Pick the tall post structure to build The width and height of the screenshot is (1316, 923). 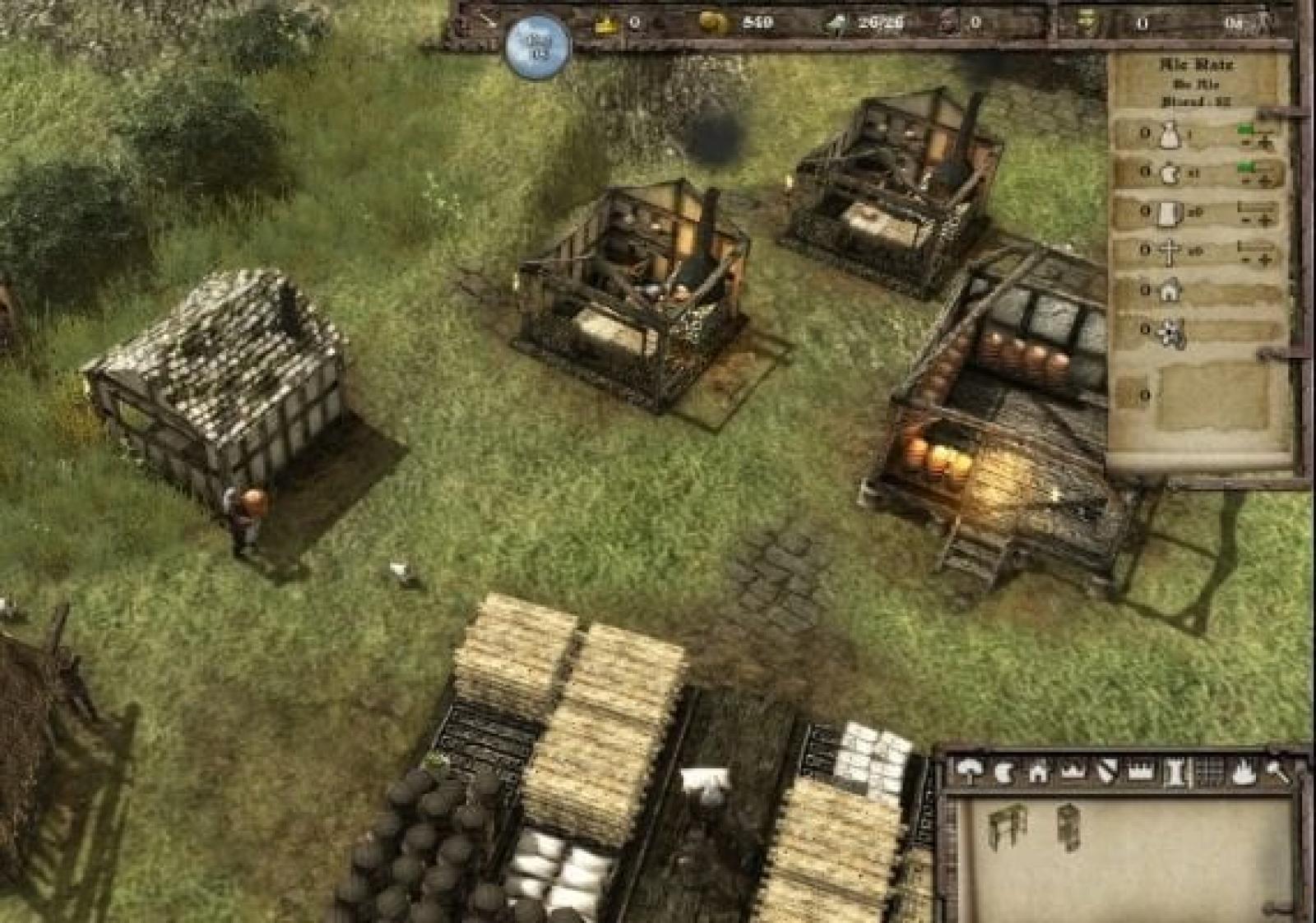coord(1068,825)
